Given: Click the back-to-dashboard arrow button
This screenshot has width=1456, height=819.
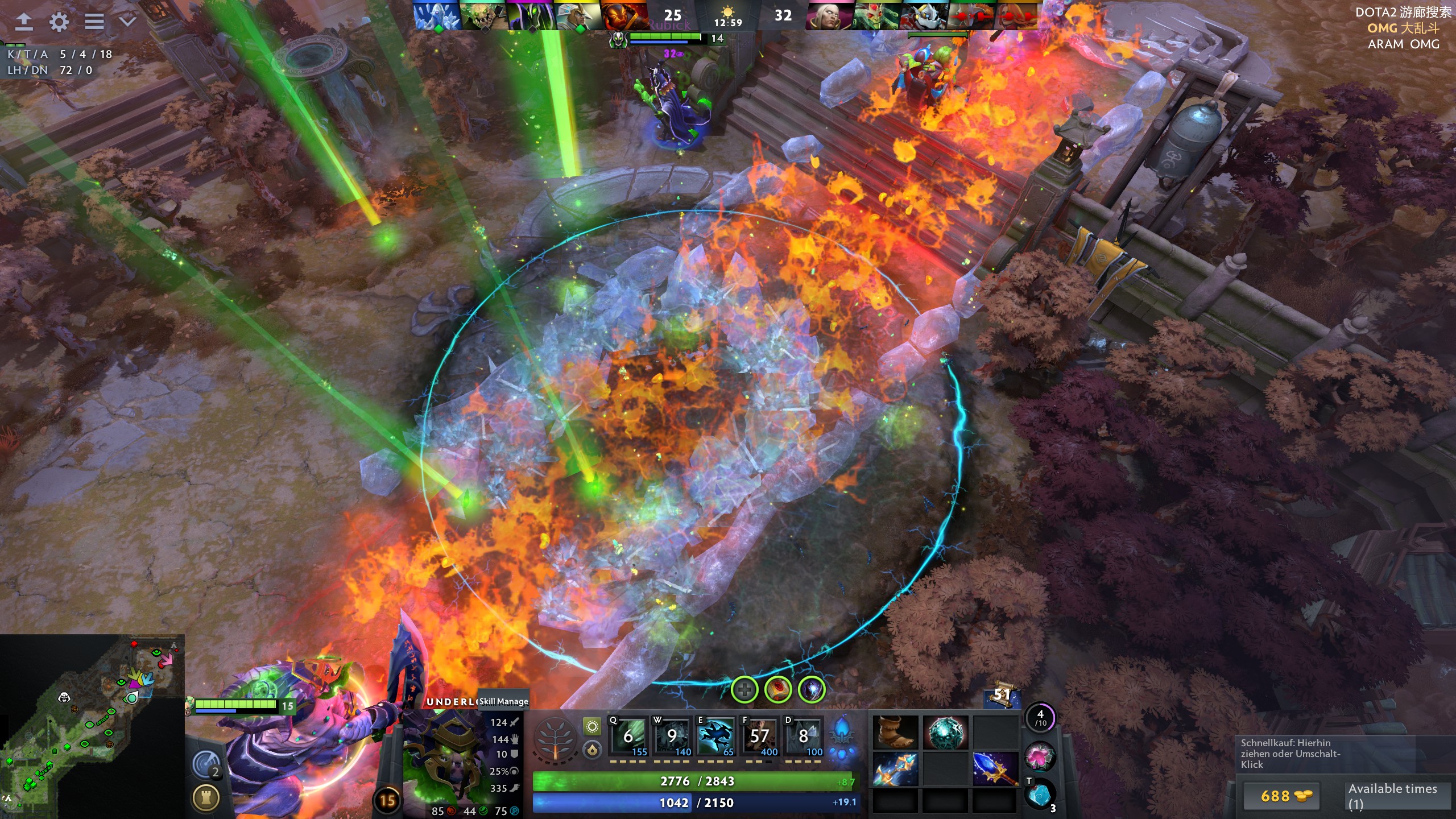Looking at the screenshot, I should coord(23,22).
